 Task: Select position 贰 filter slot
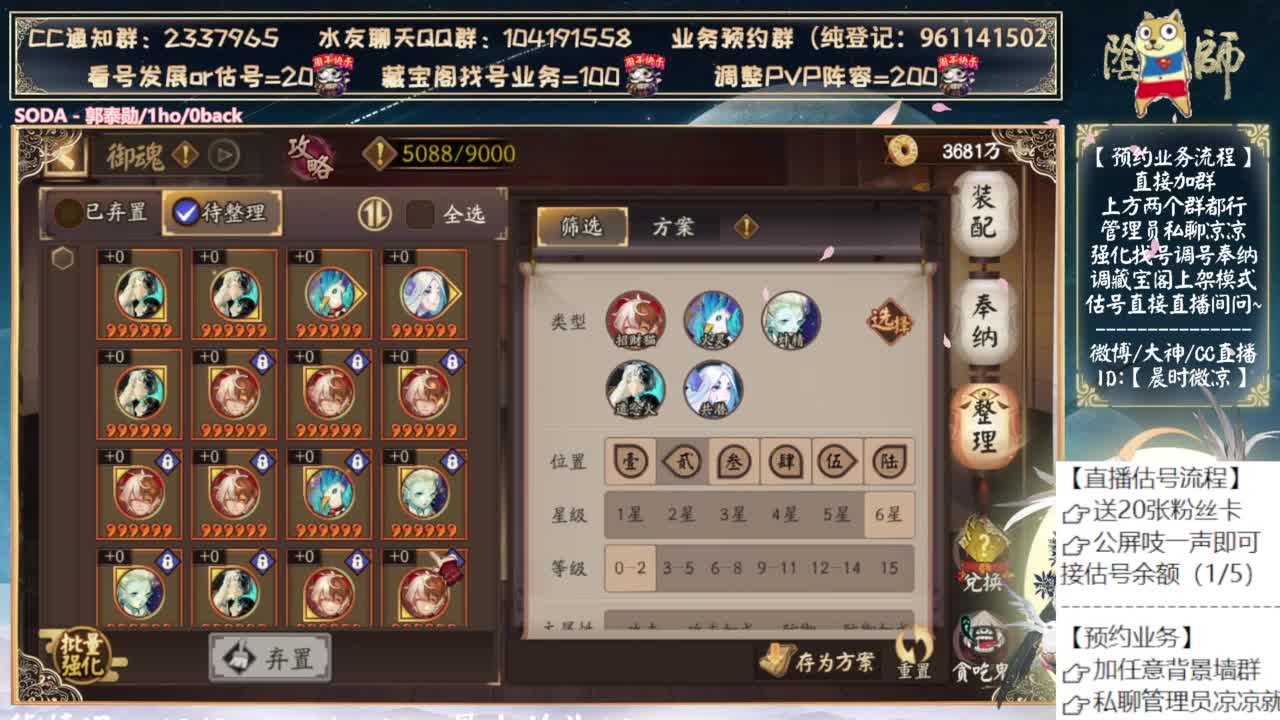tap(682, 463)
